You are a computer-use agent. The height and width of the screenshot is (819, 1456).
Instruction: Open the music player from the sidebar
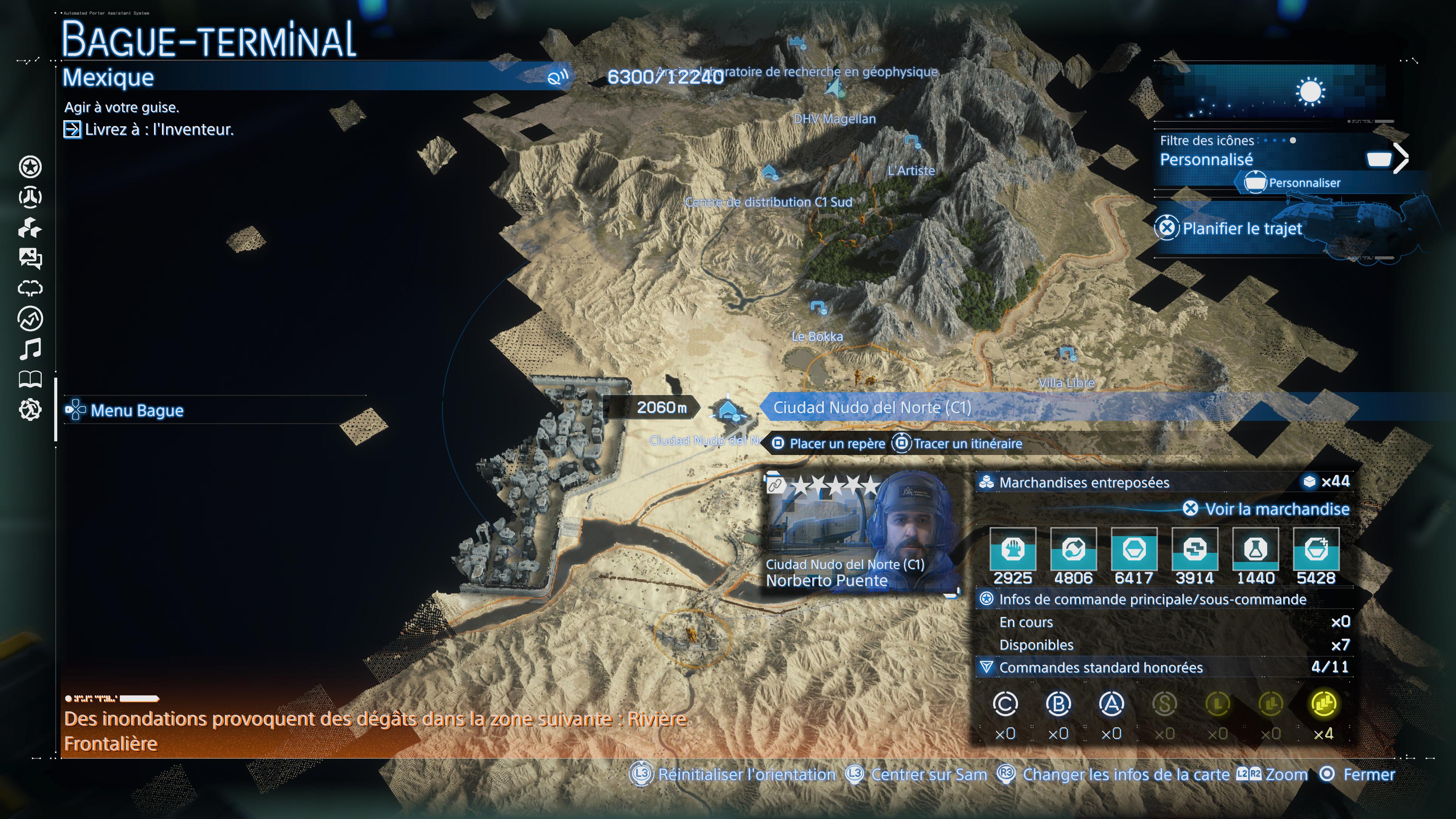tap(31, 349)
